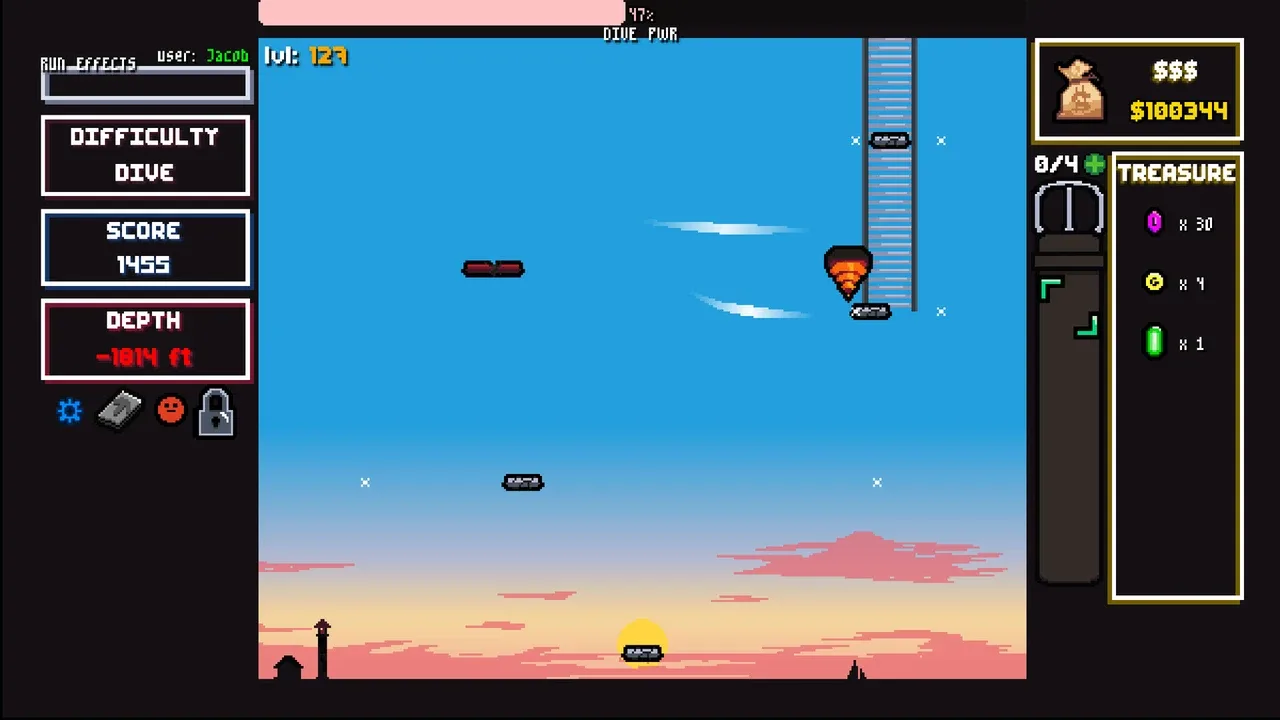Open the Difficulty Dive panel

coord(145,155)
